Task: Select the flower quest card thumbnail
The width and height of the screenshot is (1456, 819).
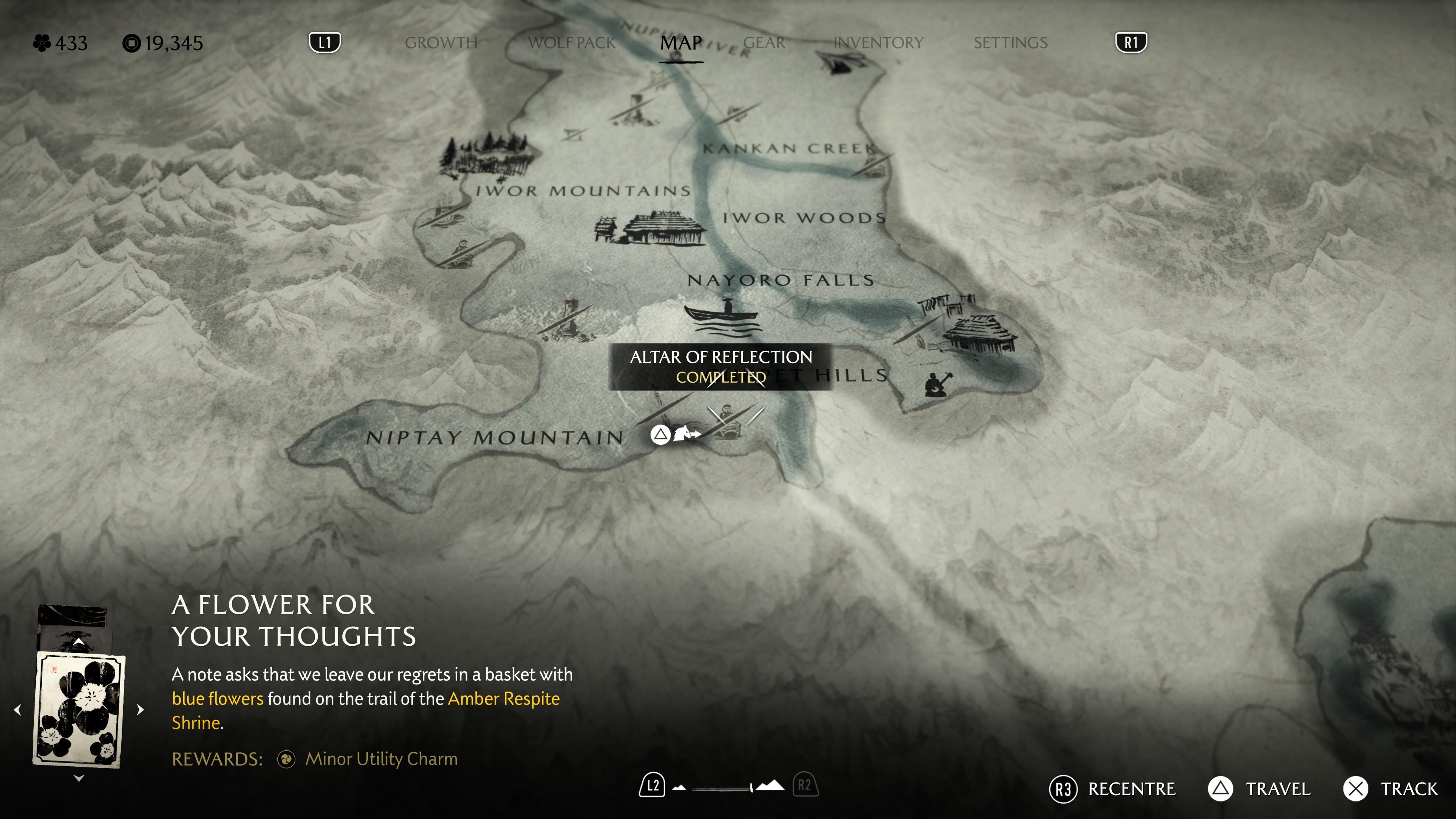Action: pyautogui.click(x=79, y=709)
